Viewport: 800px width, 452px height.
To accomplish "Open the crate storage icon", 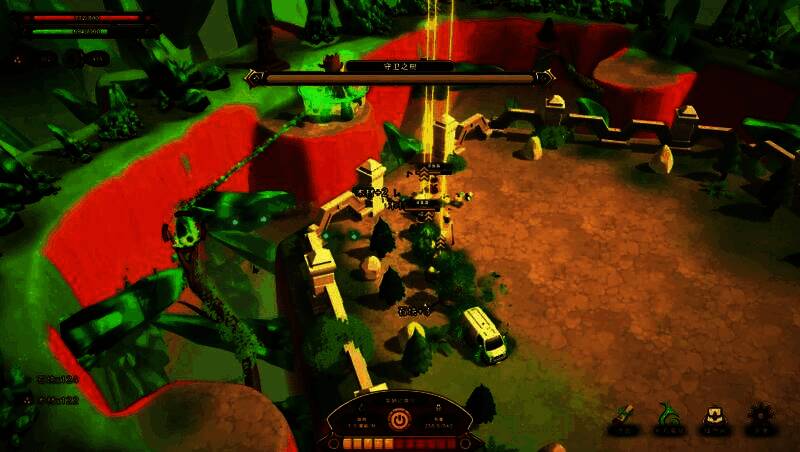I will click(714, 417).
